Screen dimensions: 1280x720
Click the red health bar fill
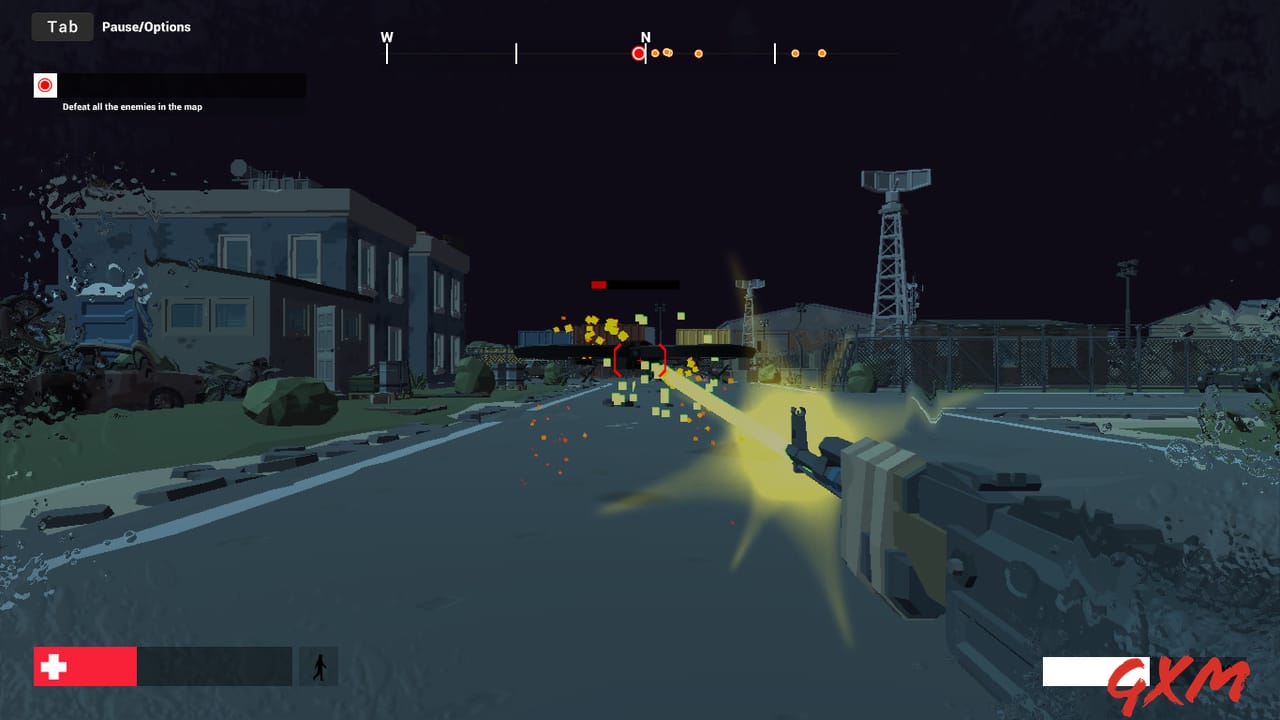point(85,665)
